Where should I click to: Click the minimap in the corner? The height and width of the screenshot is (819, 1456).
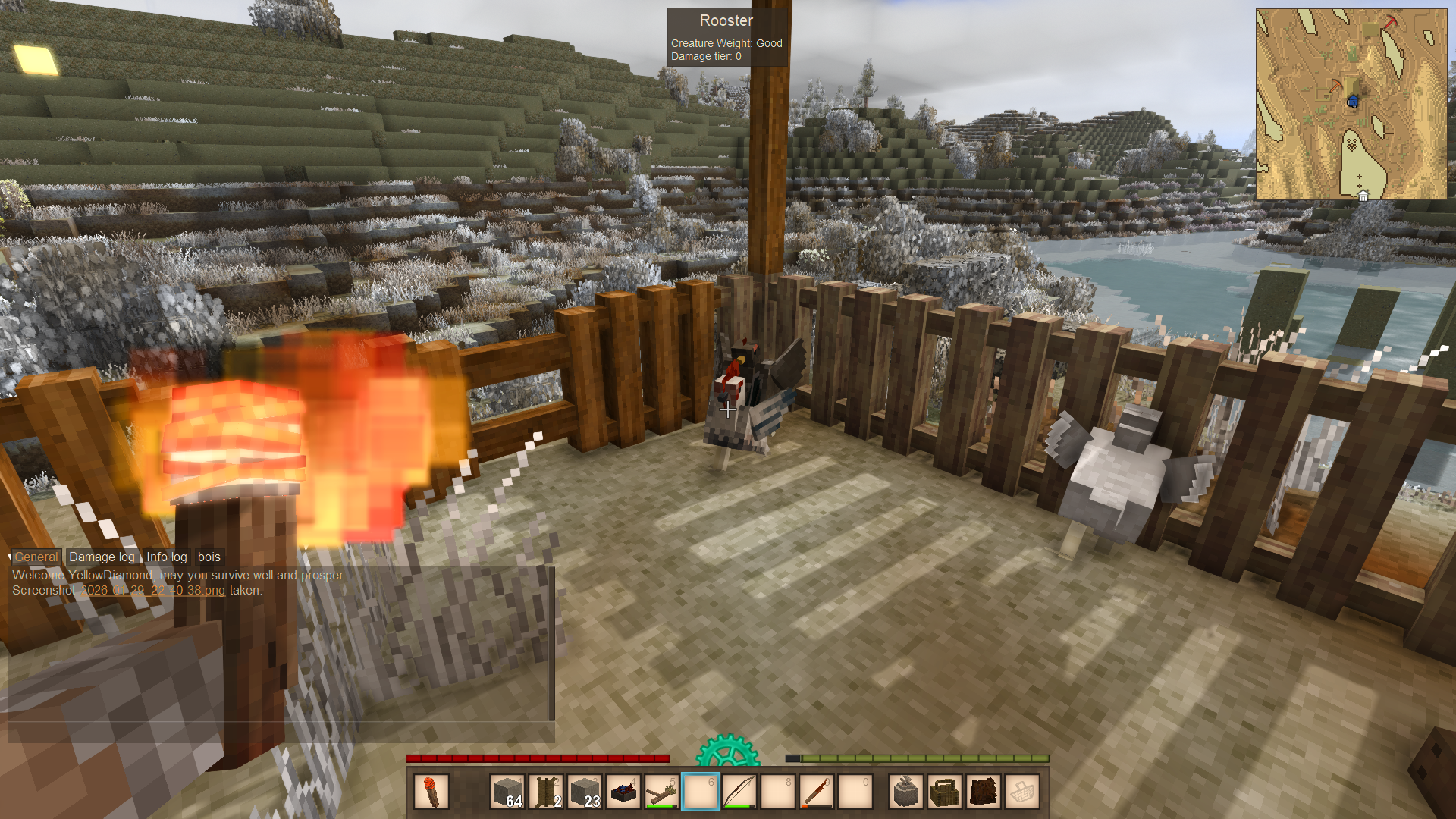pyautogui.click(x=1351, y=104)
